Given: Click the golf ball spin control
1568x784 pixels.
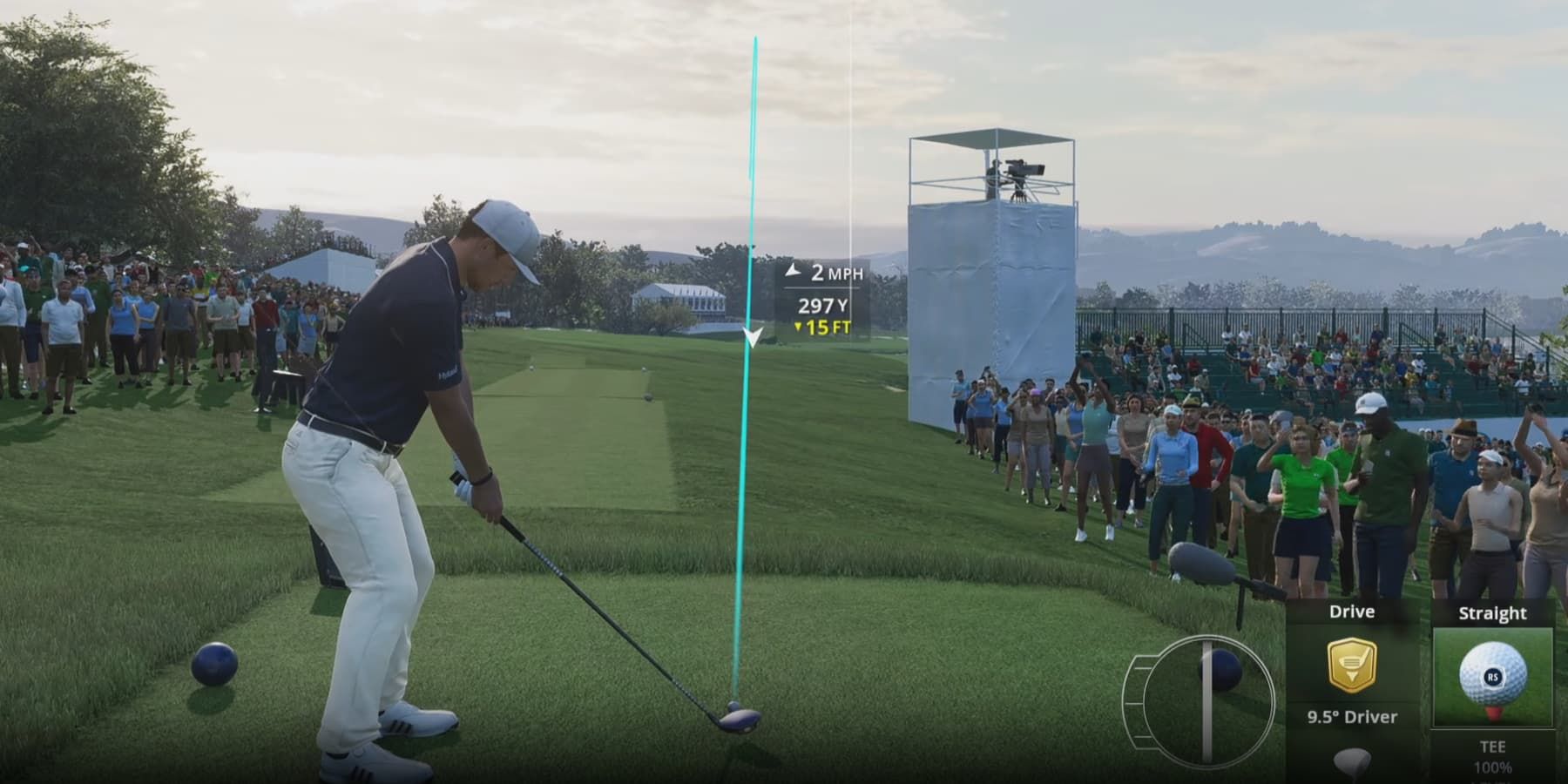Looking at the screenshot, I should [x=1492, y=676].
